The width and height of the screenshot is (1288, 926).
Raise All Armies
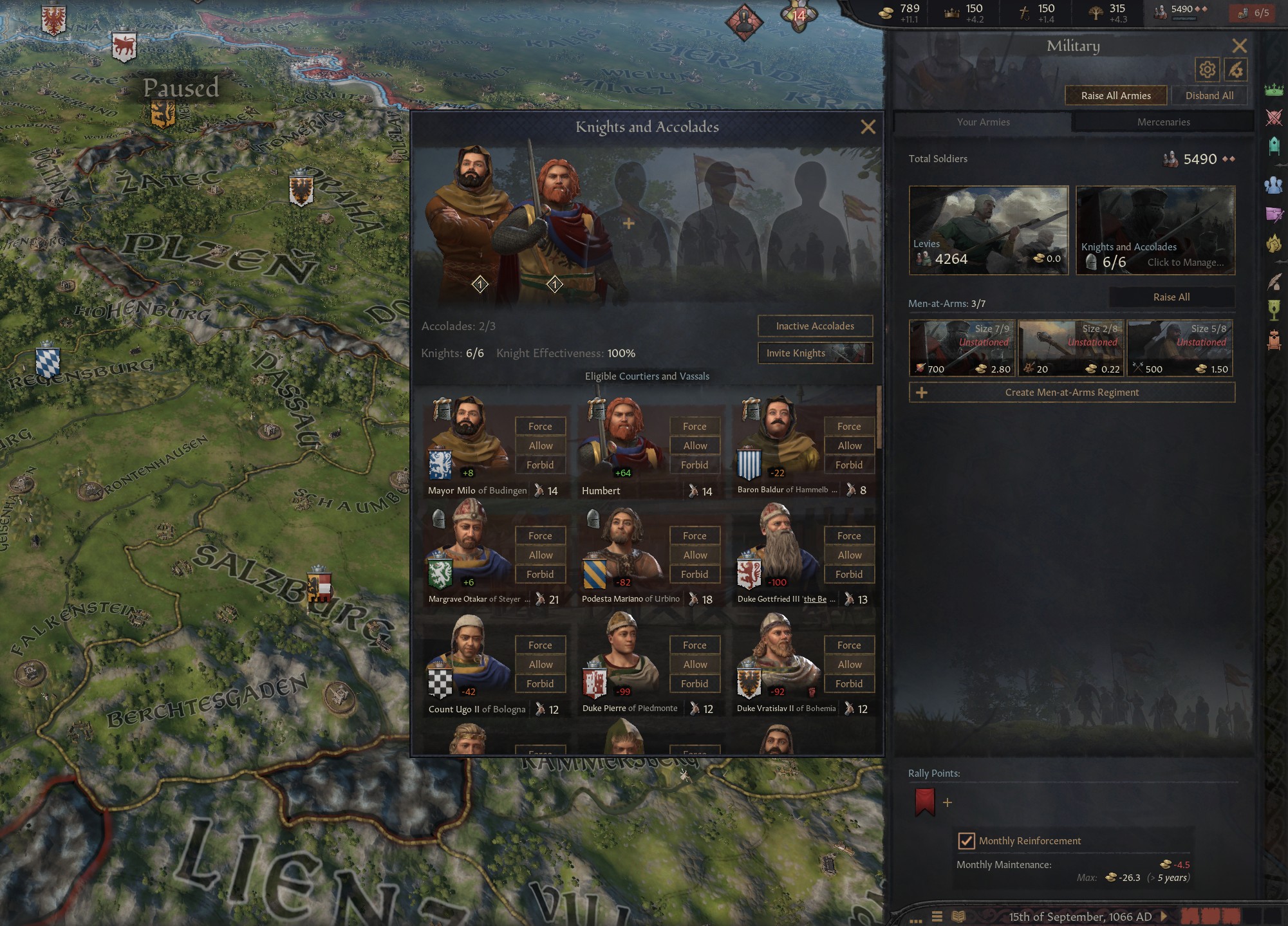(1115, 96)
